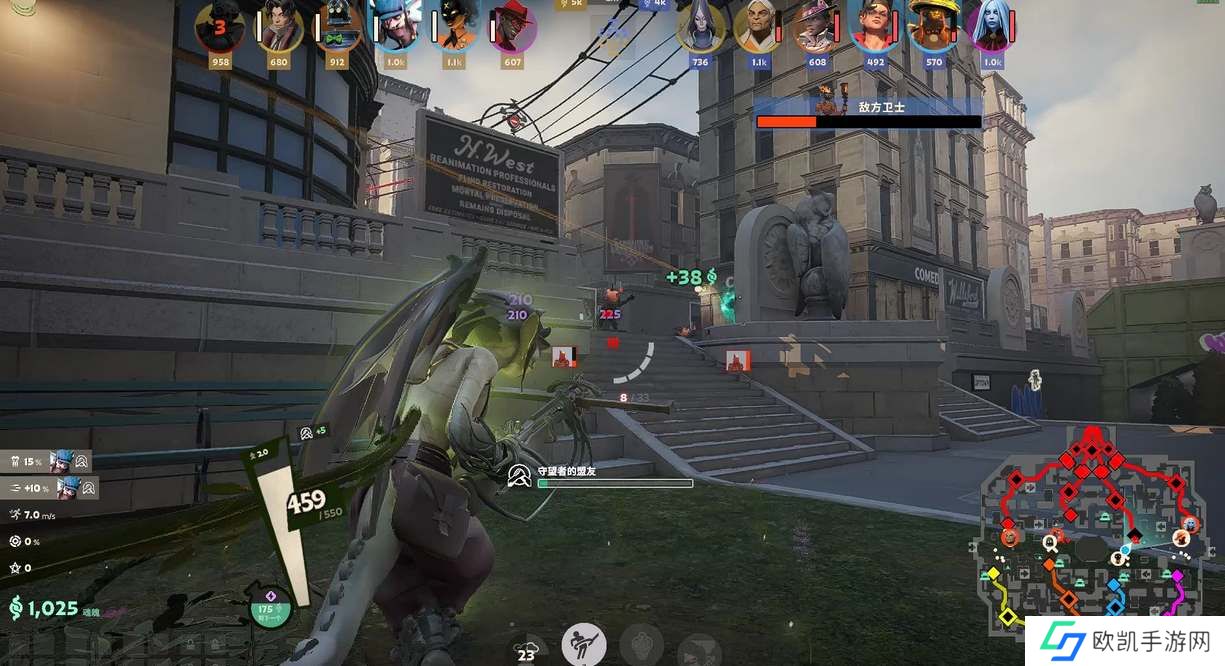The width and height of the screenshot is (1225, 666).
Task: Click the dark-haired man portrait with 680 souls
Action: 279,27
